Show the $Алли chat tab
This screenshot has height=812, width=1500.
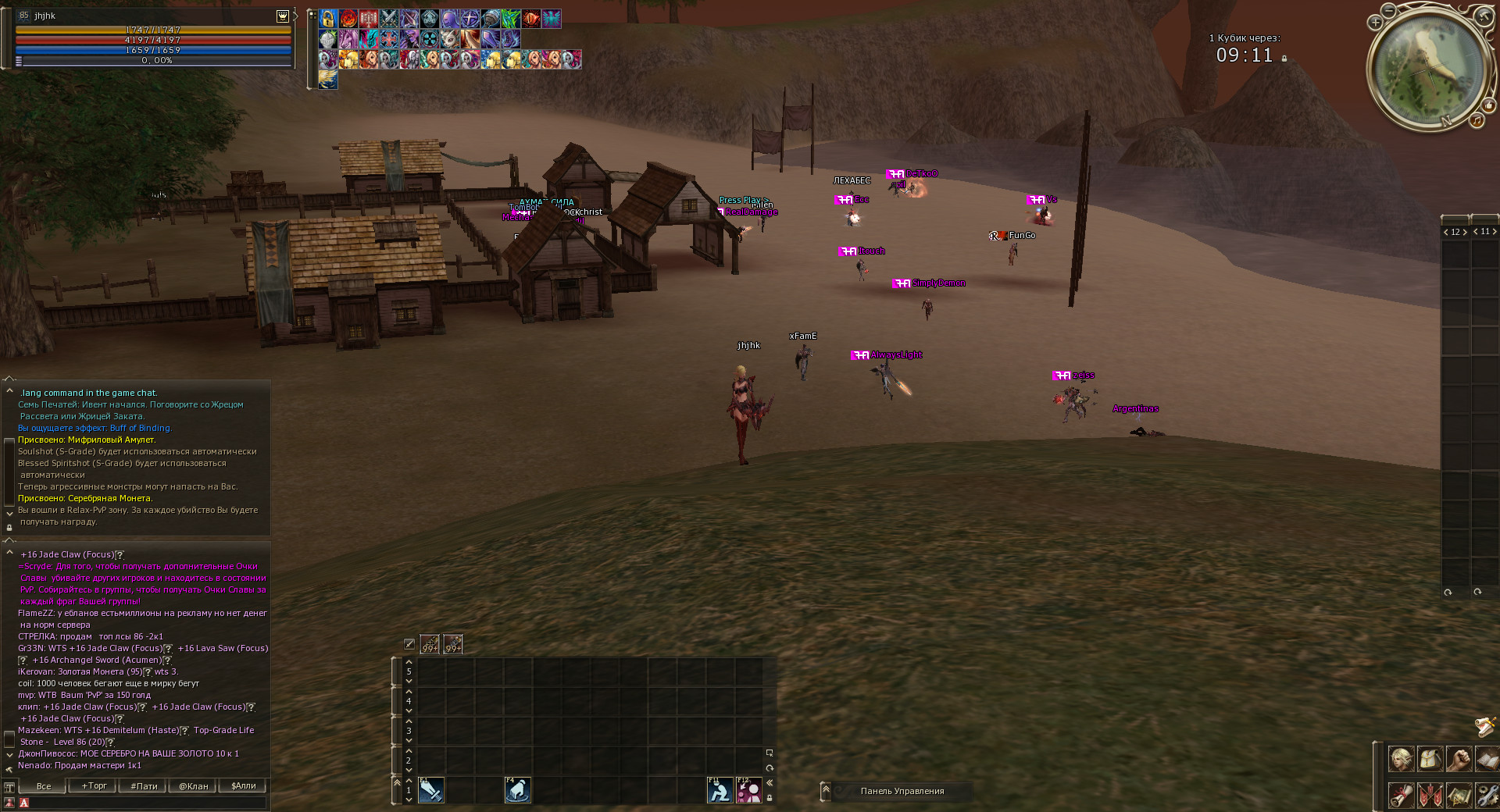tap(243, 786)
